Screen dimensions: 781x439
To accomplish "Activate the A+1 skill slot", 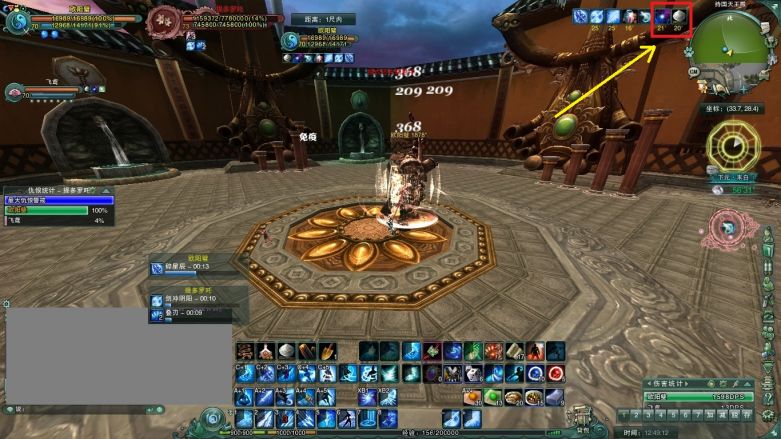I will click(x=244, y=397).
